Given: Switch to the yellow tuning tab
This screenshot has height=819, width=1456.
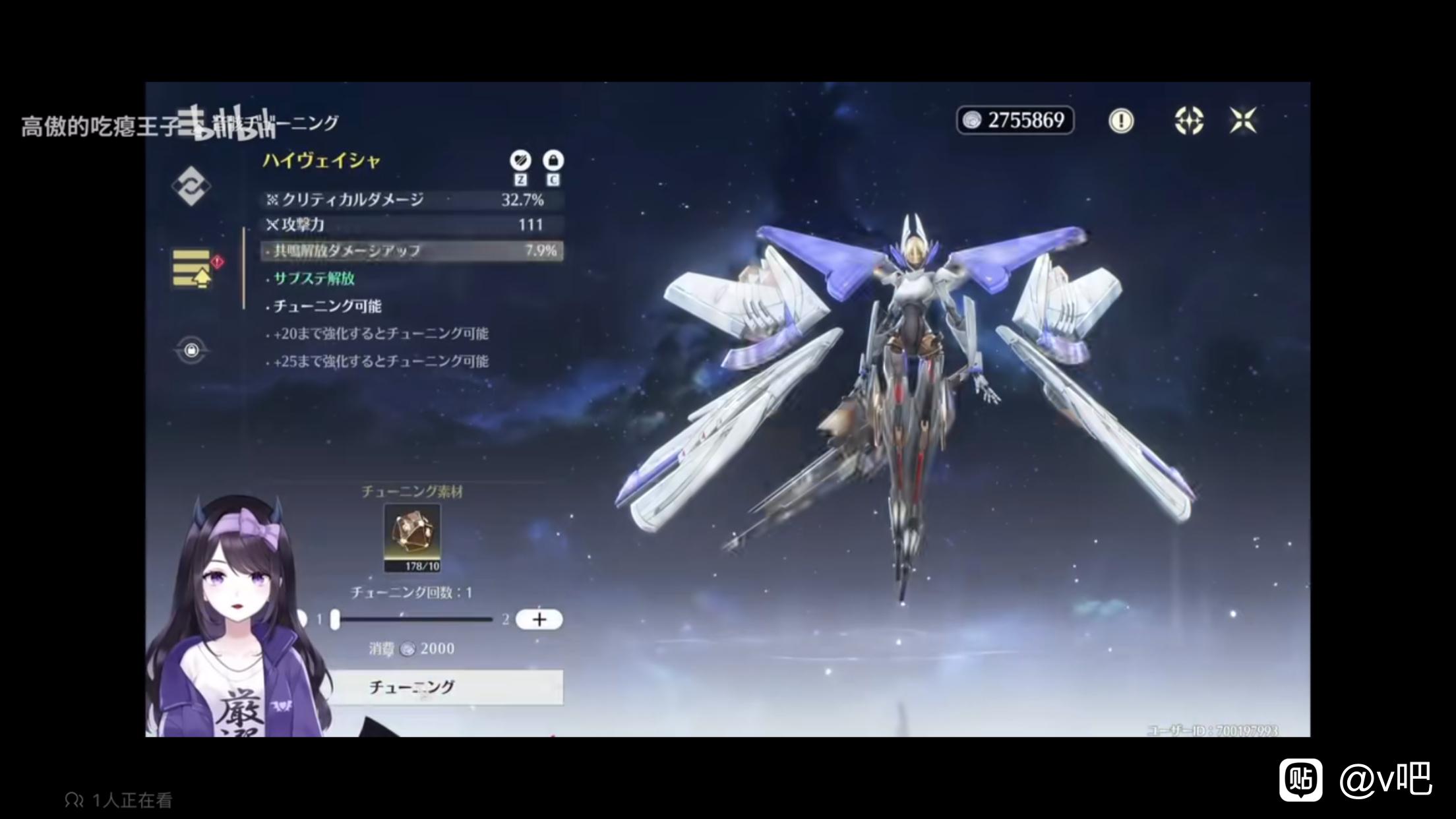Looking at the screenshot, I should pos(192,268).
